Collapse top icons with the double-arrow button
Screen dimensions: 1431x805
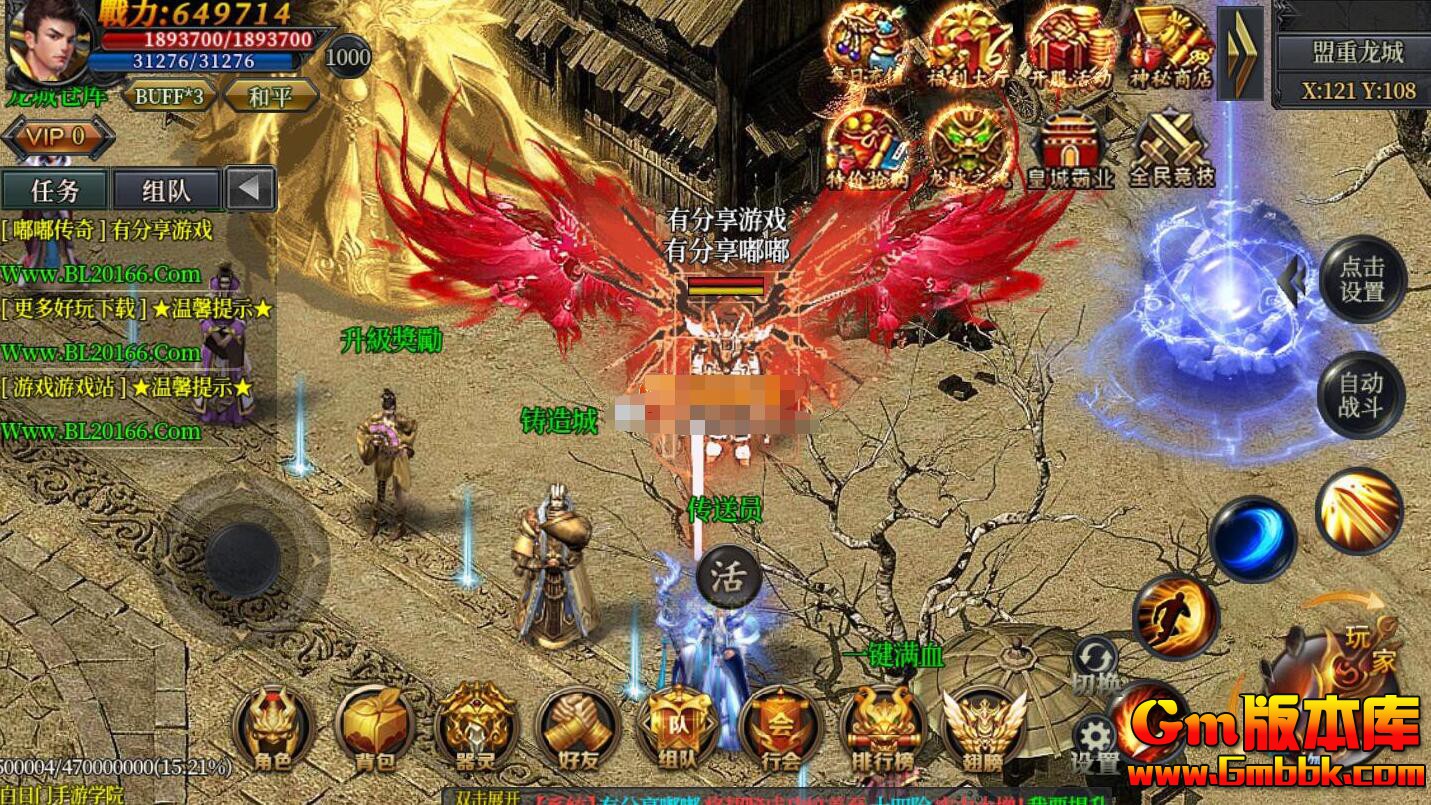click(1241, 53)
